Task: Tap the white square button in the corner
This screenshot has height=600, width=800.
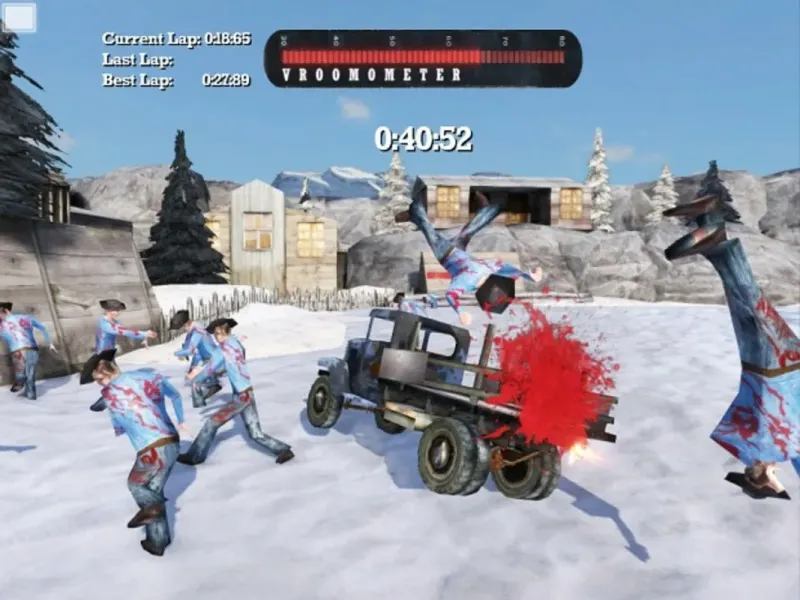Action: (20, 17)
